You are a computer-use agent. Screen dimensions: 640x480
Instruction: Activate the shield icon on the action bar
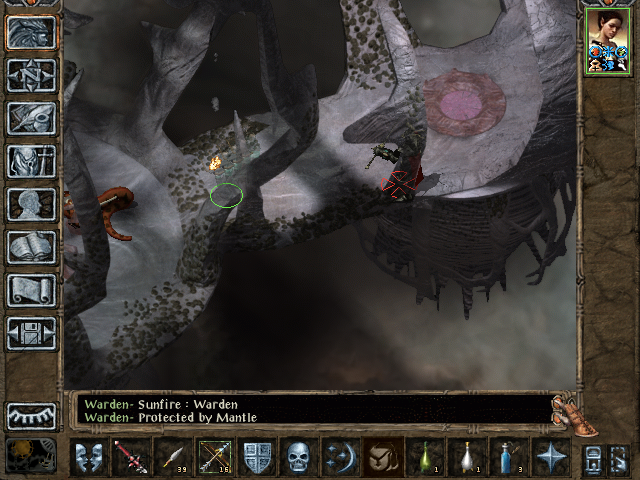257,457
